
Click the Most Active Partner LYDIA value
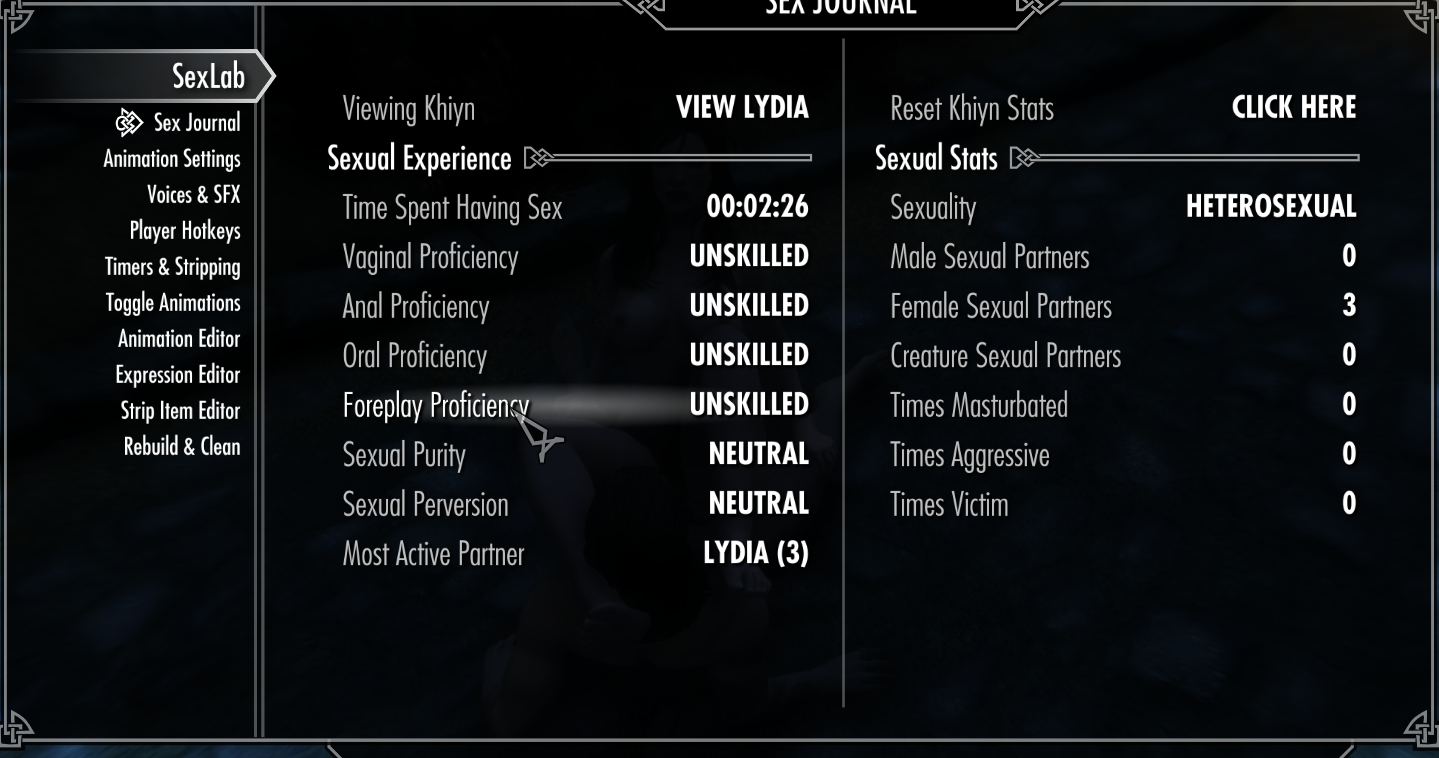point(757,553)
